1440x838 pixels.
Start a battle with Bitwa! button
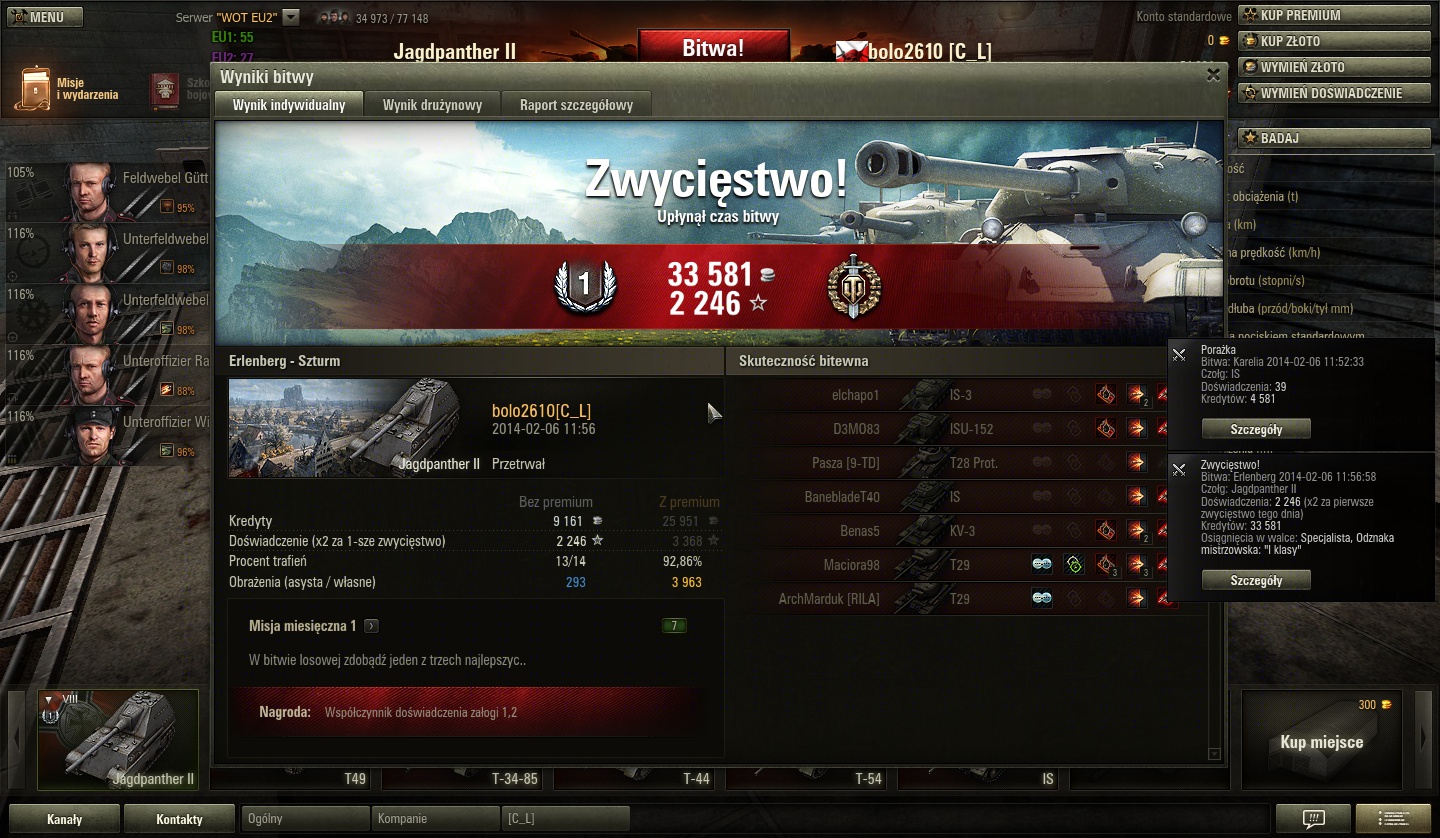click(x=713, y=48)
